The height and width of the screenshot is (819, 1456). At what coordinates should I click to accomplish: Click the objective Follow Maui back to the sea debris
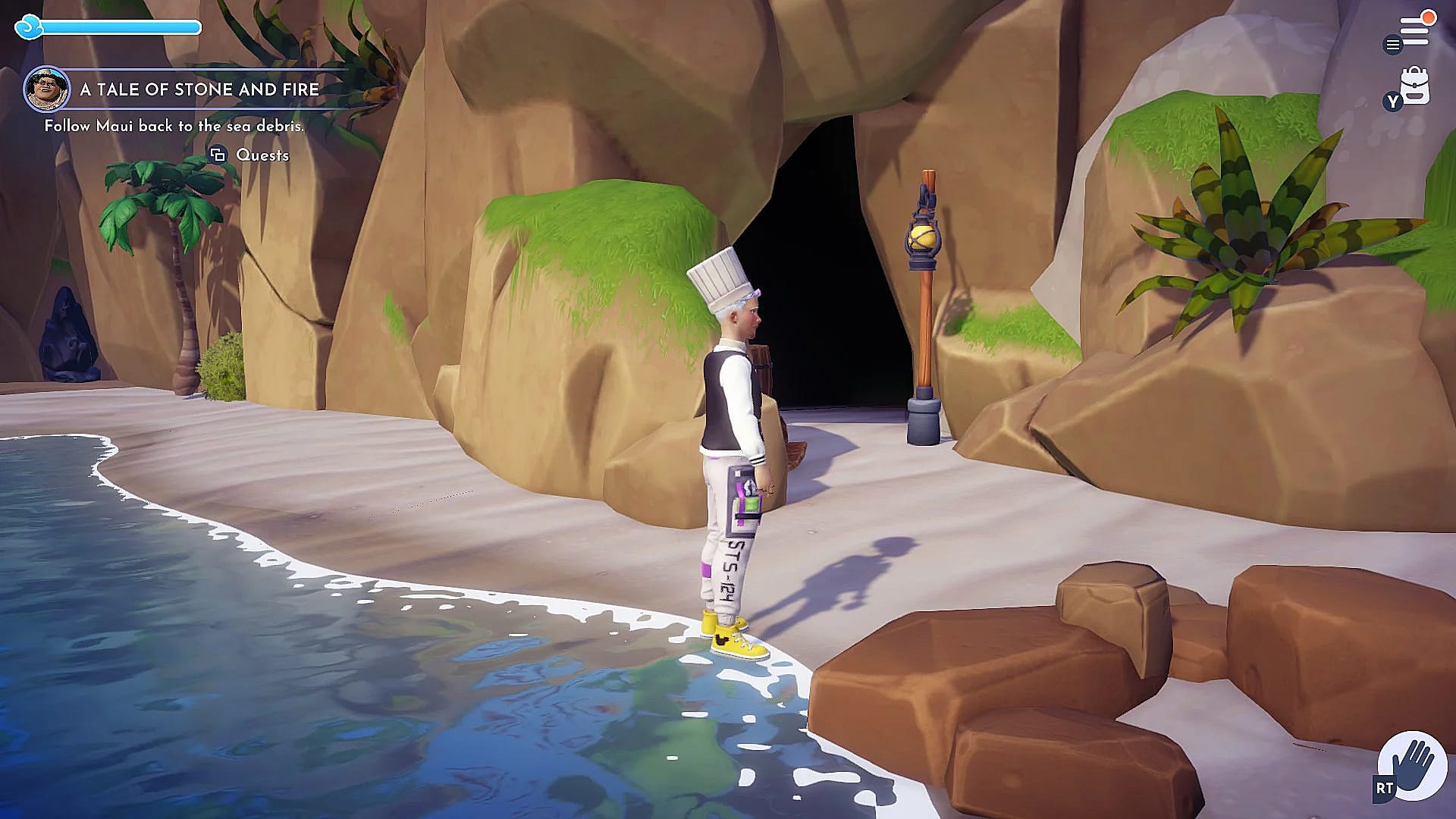pyautogui.click(x=173, y=127)
